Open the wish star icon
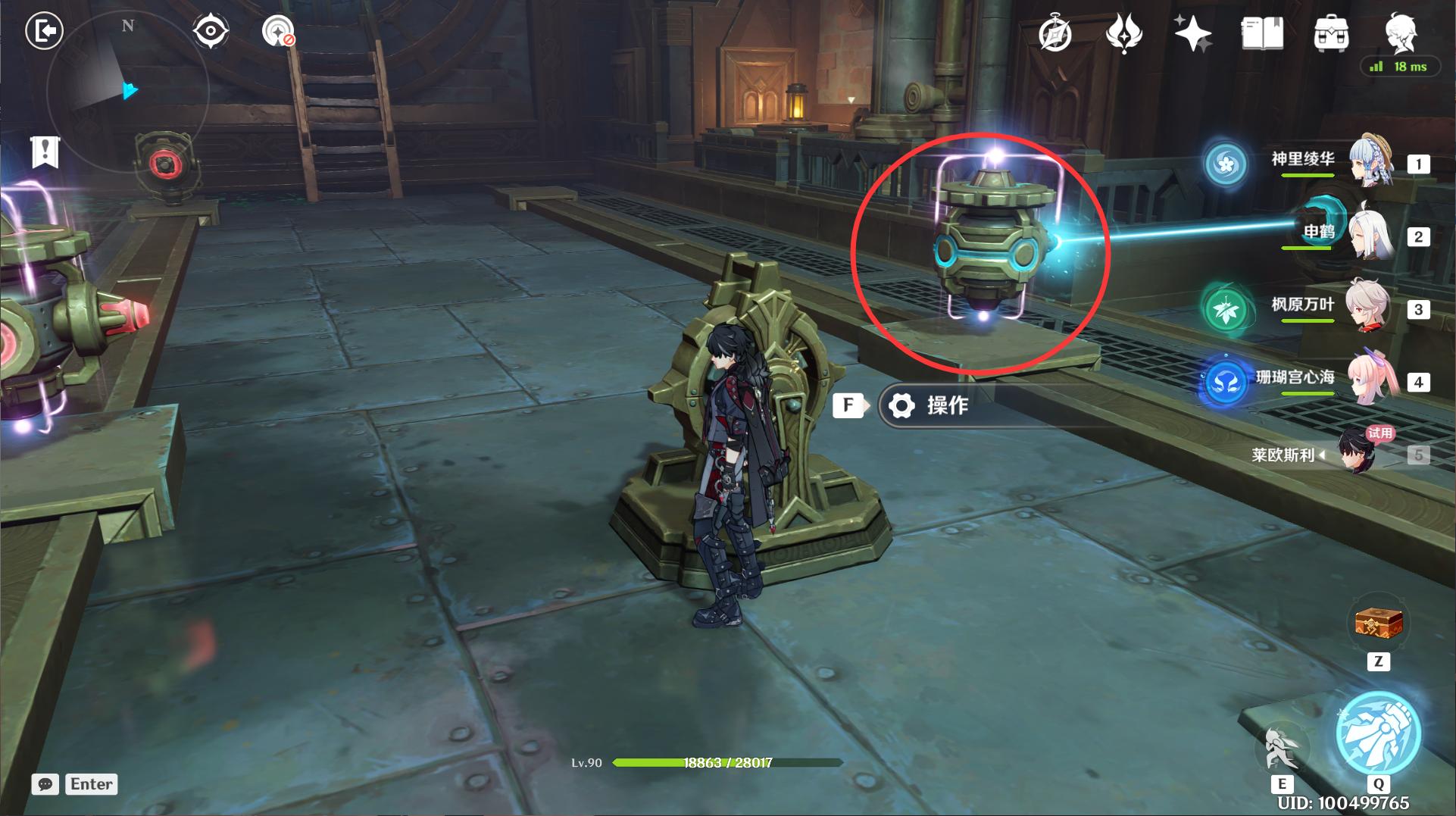The height and width of the screenshot is (816, 1456). click(1192, 34)
